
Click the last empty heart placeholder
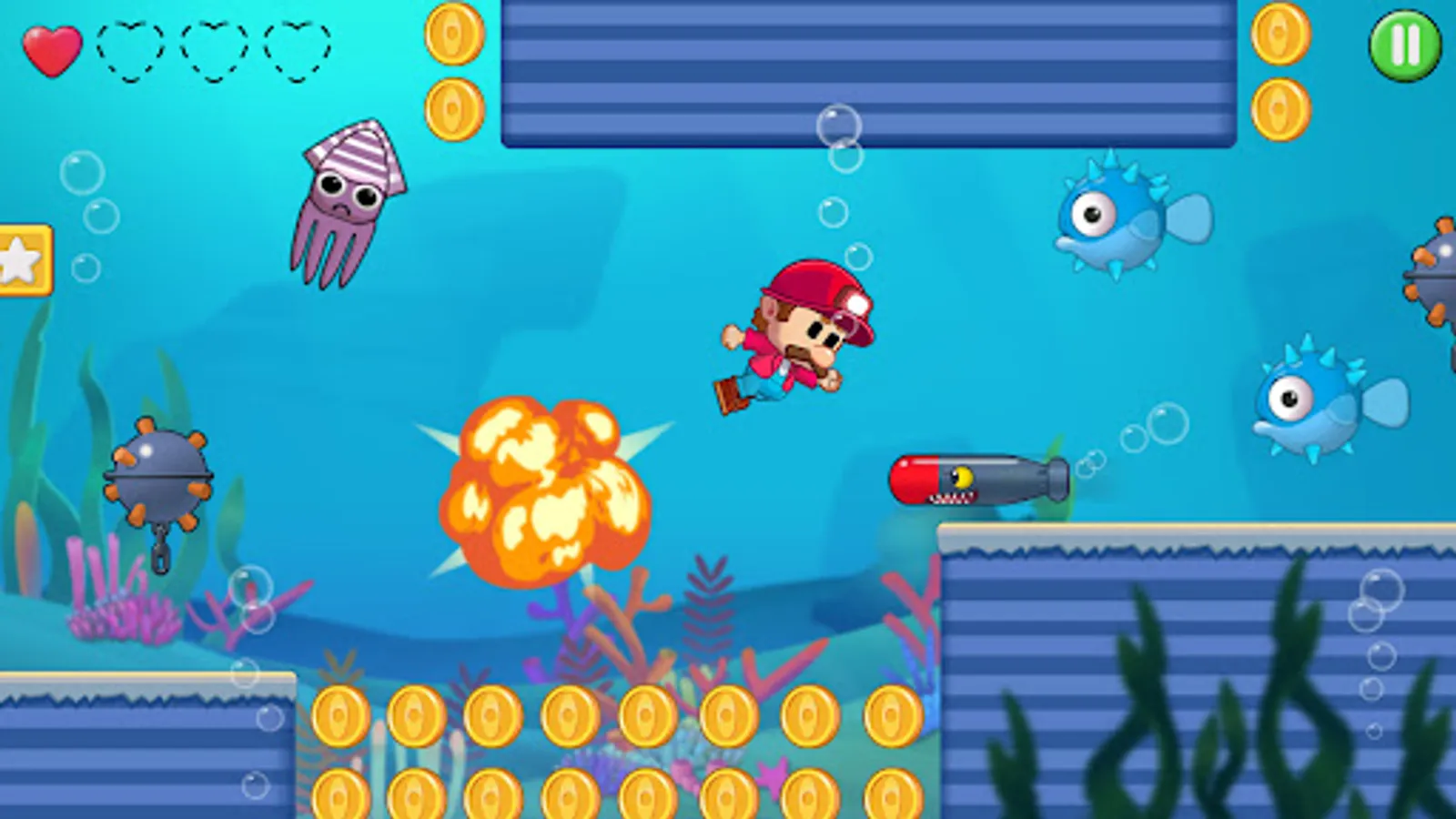tap(298, 50)
